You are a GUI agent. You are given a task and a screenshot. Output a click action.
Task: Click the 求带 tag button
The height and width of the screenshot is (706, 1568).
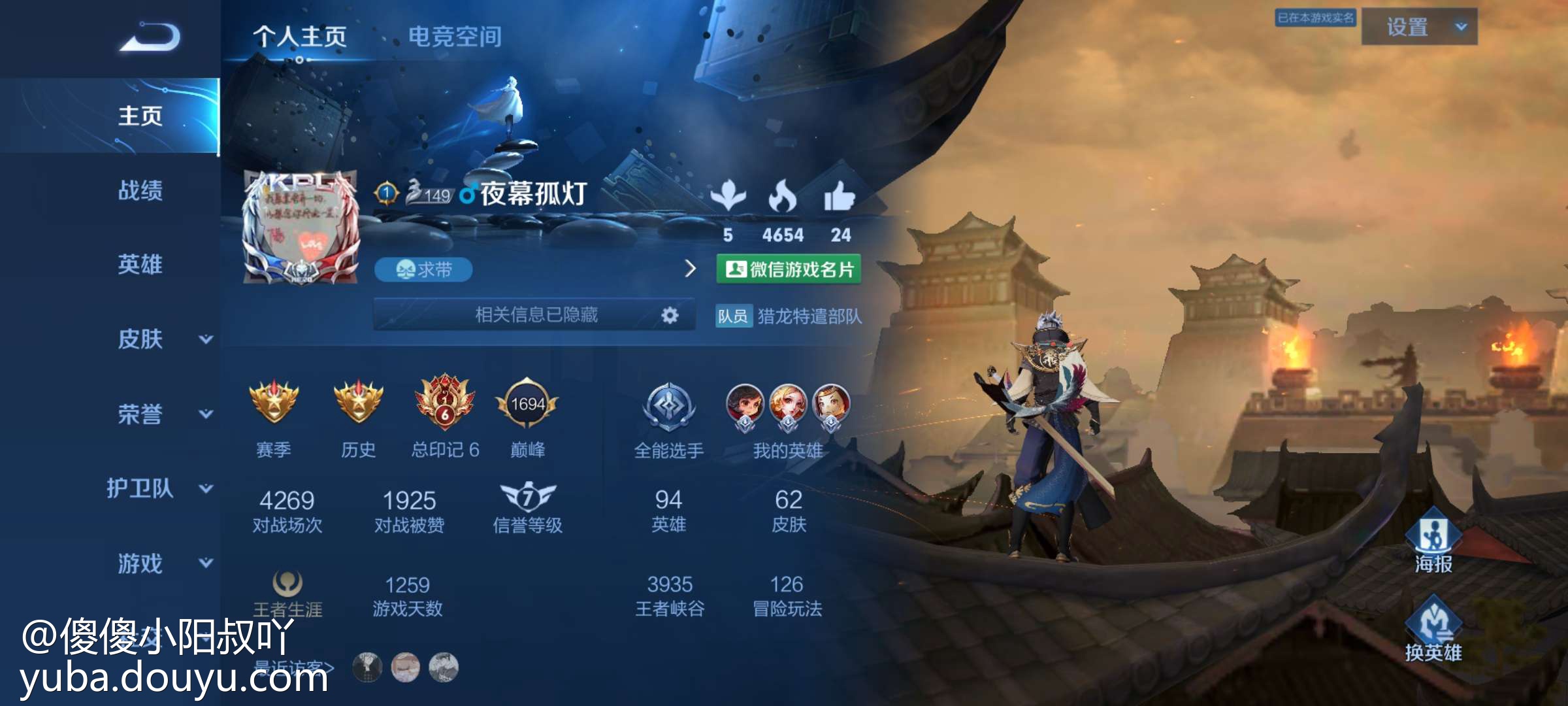click(x=423, y=269)
